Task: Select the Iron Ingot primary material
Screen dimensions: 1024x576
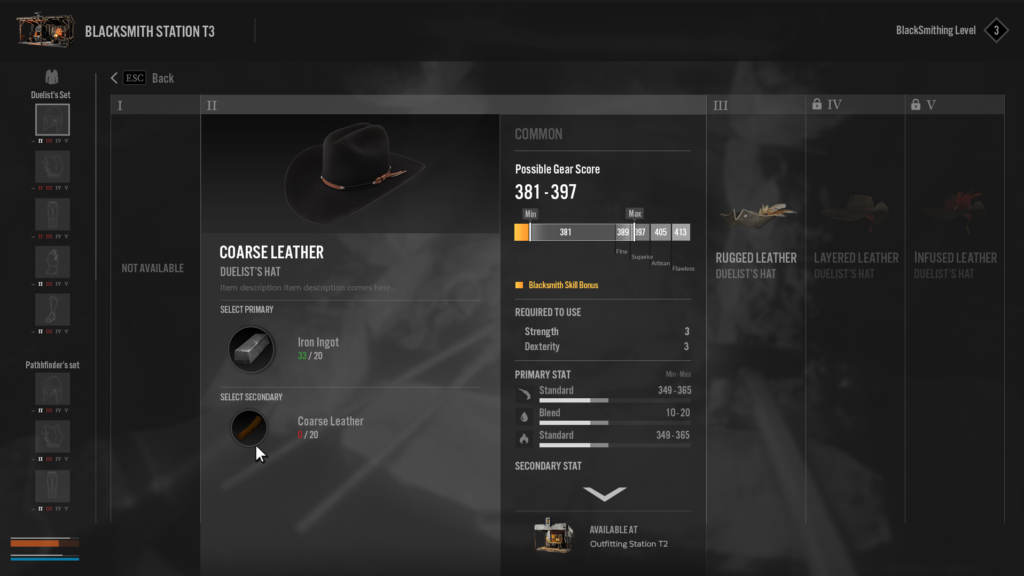Action: [x=251, y=349]
